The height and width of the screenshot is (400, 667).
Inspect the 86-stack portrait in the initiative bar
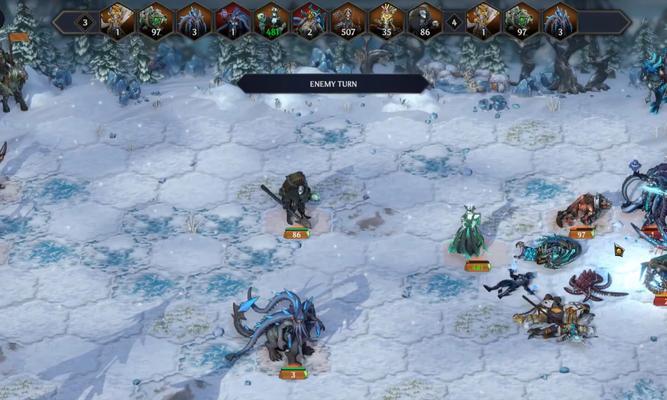coord(424,20)
